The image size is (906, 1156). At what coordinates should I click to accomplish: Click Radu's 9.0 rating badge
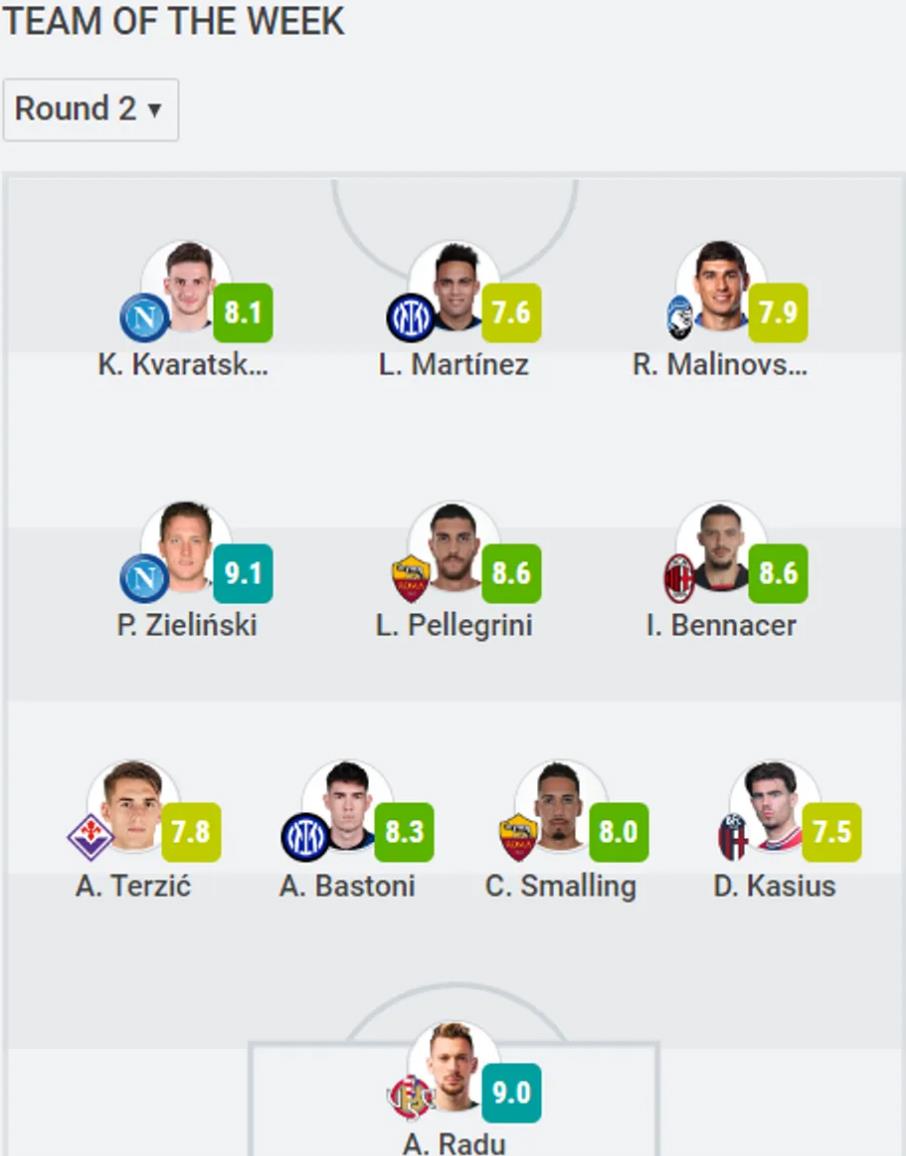[511, 1092]
